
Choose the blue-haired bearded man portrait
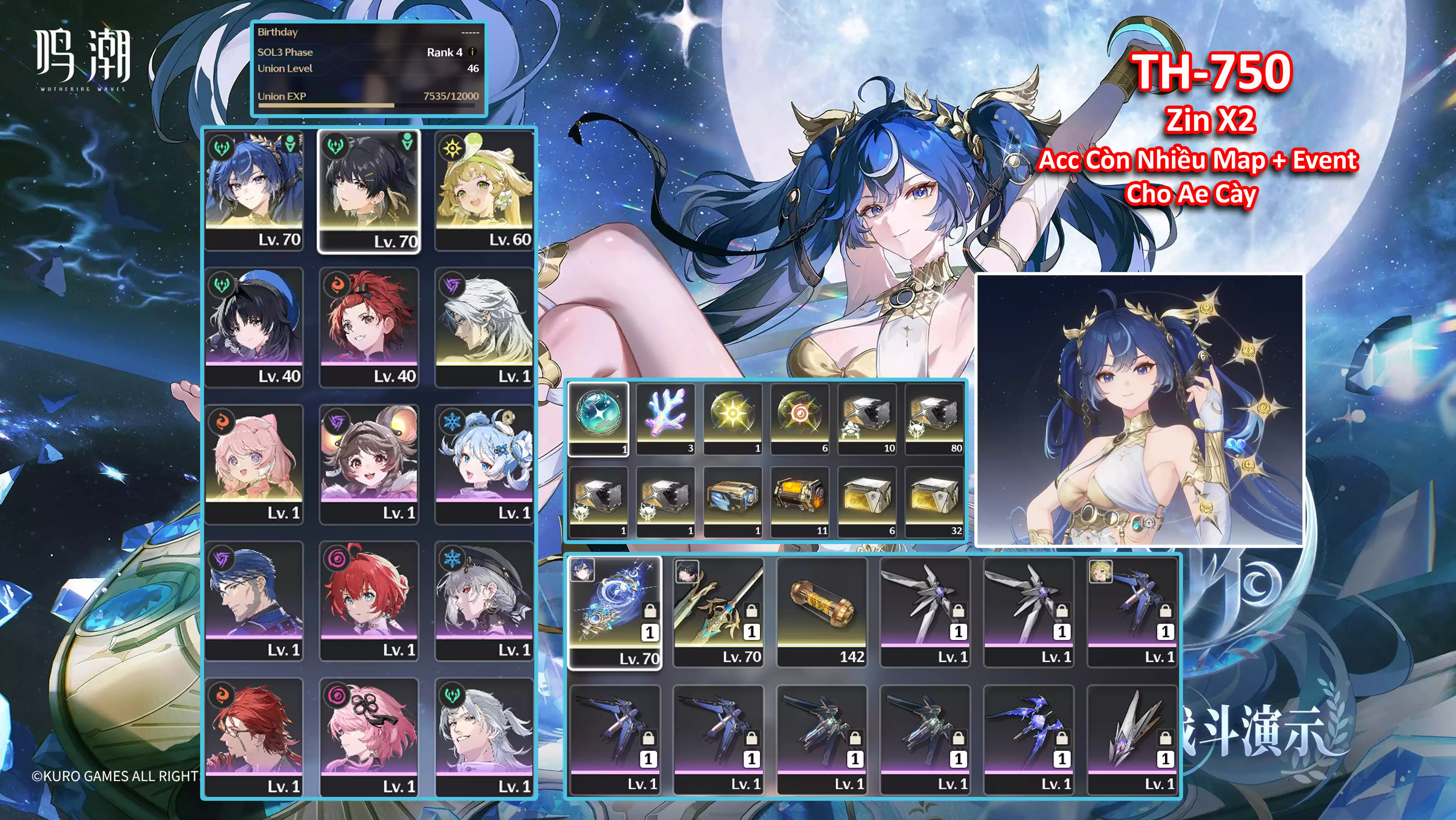click(x=255, y=601)
